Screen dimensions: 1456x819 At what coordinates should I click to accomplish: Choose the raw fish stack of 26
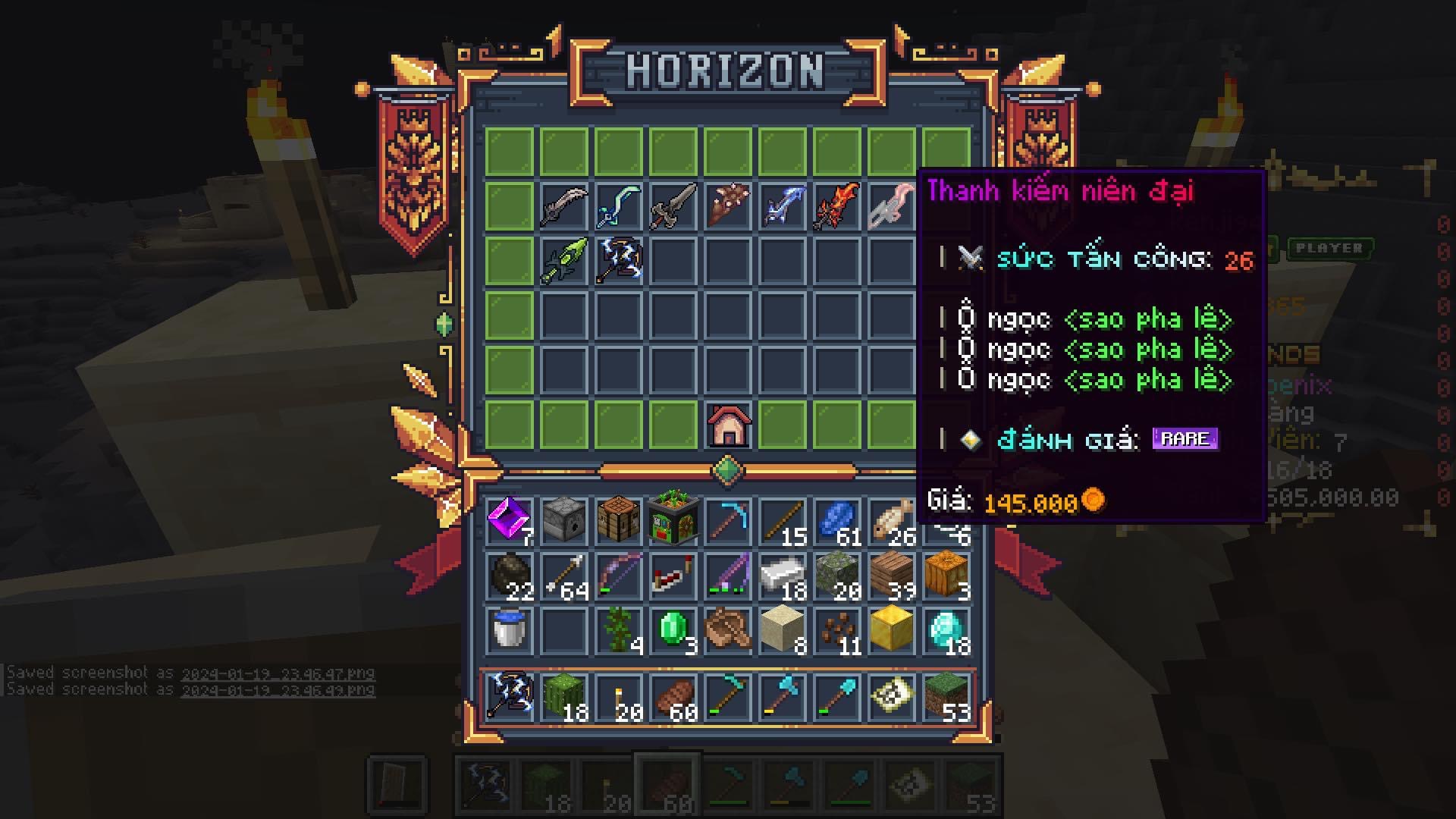pyautogui.click(x=891, y=520)
